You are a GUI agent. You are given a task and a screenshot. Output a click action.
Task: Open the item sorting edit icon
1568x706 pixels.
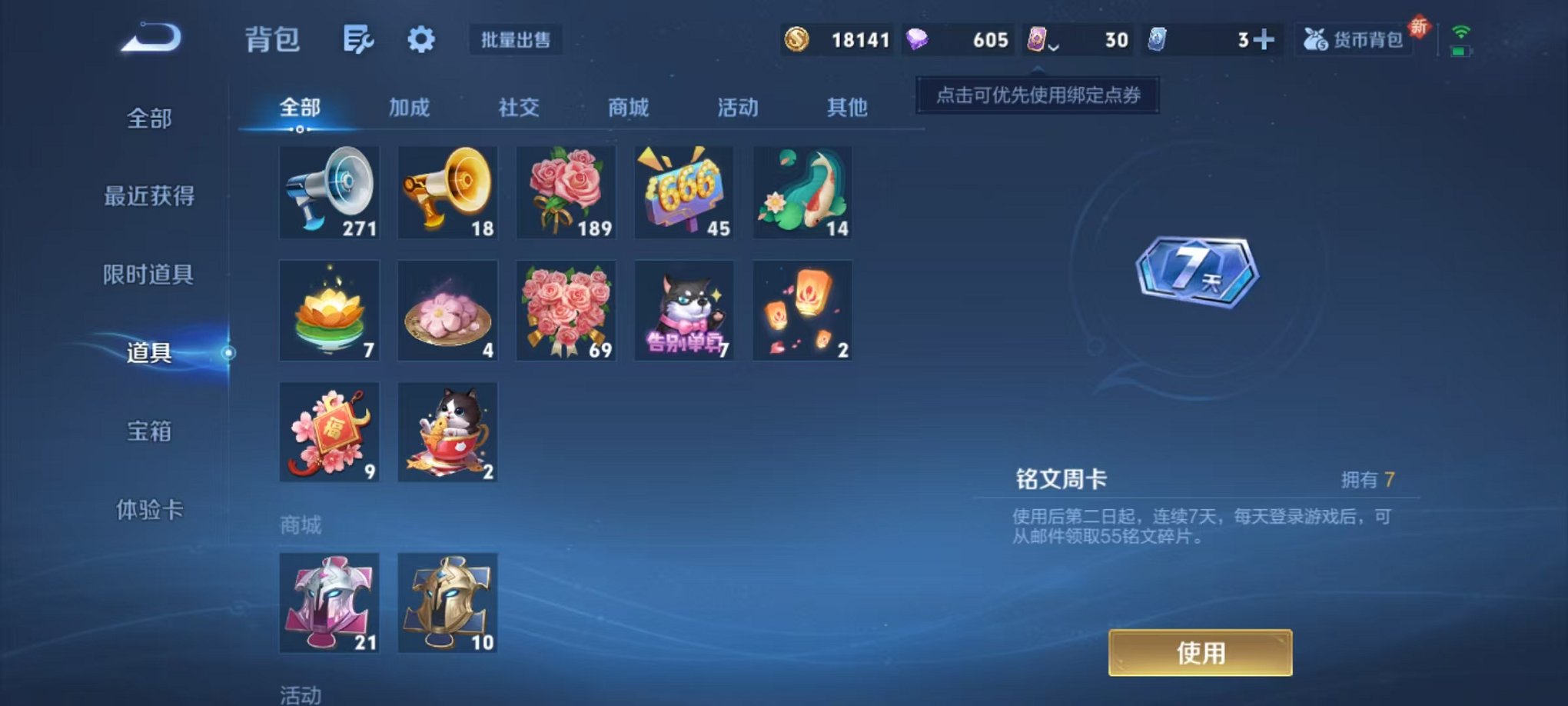[360, 40]
